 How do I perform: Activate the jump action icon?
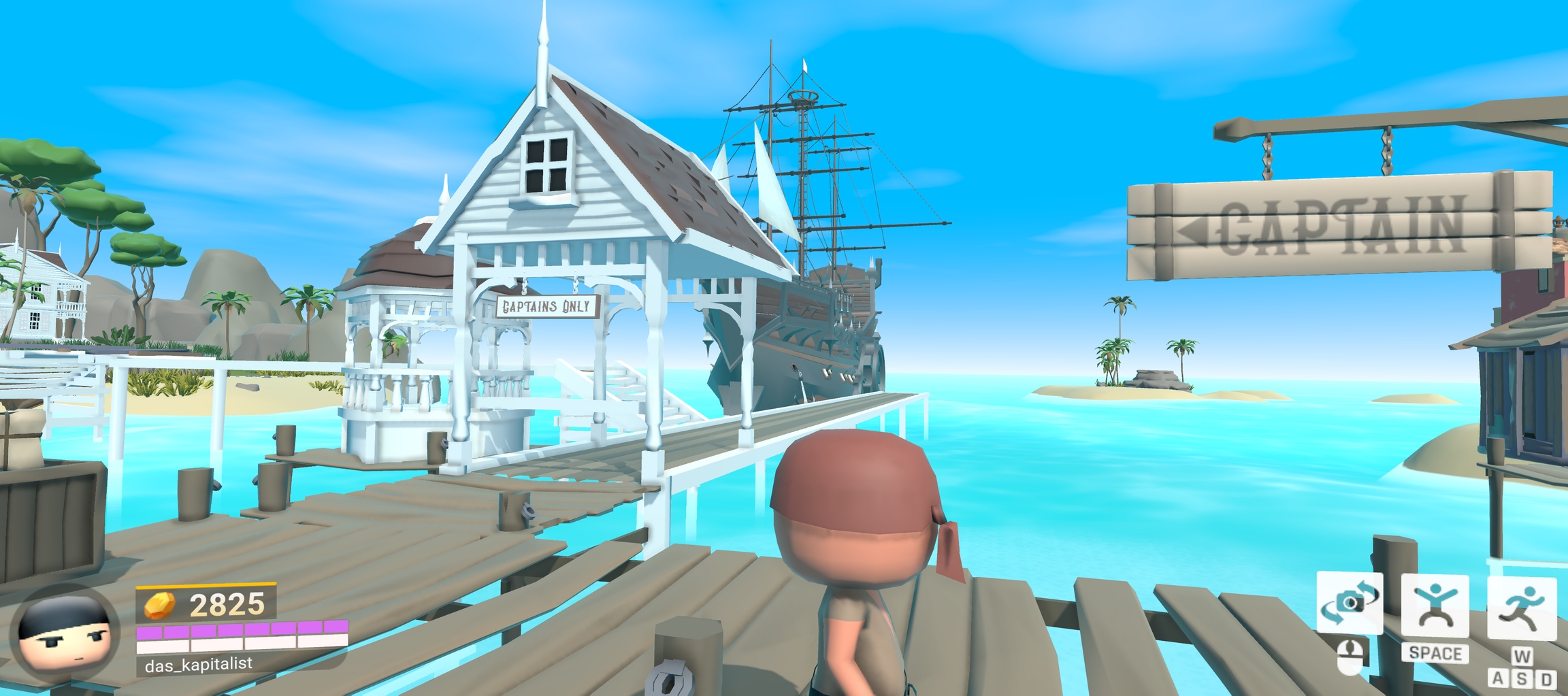pos(1435,606)
